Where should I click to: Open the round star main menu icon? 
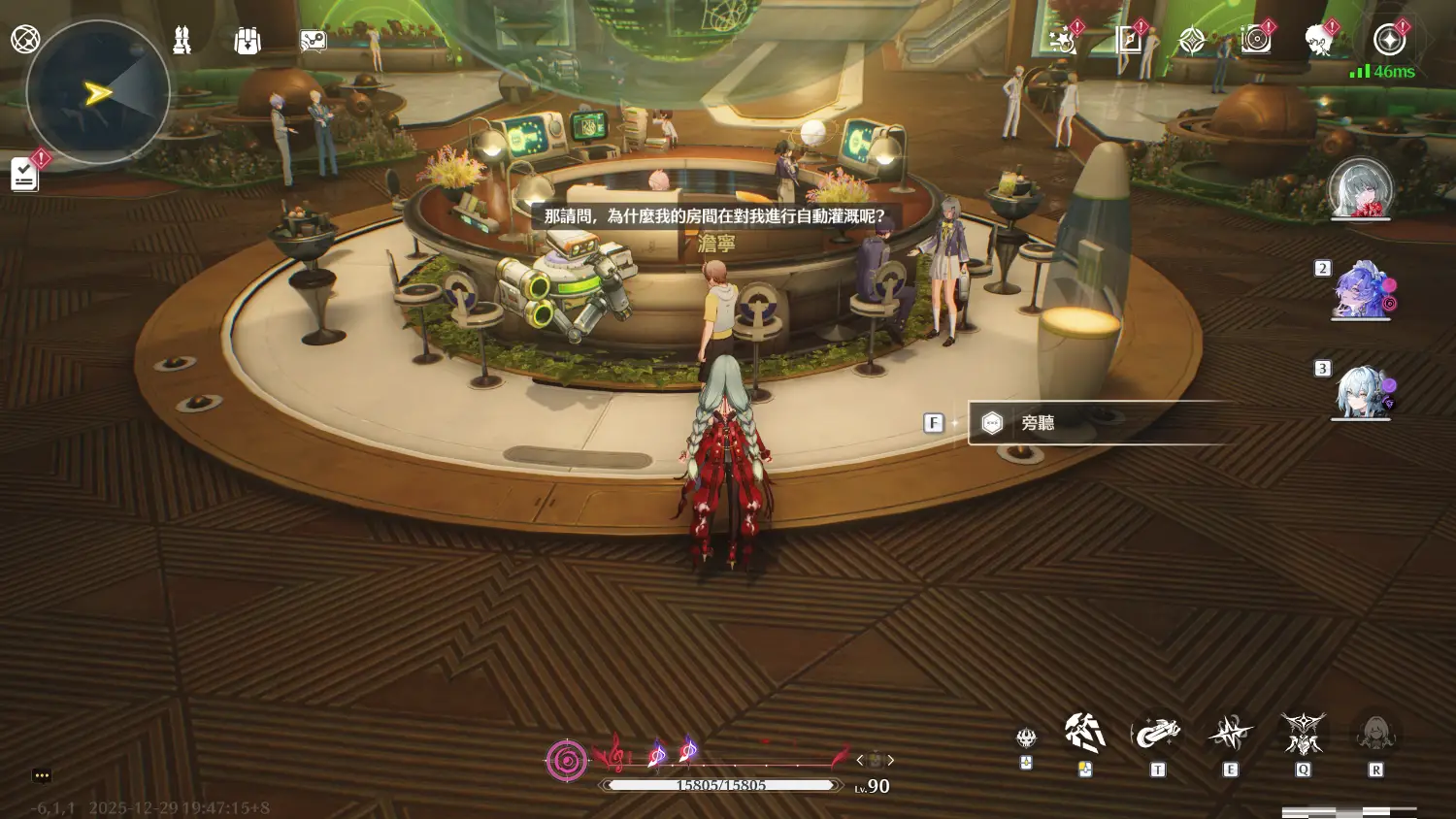1389,40
